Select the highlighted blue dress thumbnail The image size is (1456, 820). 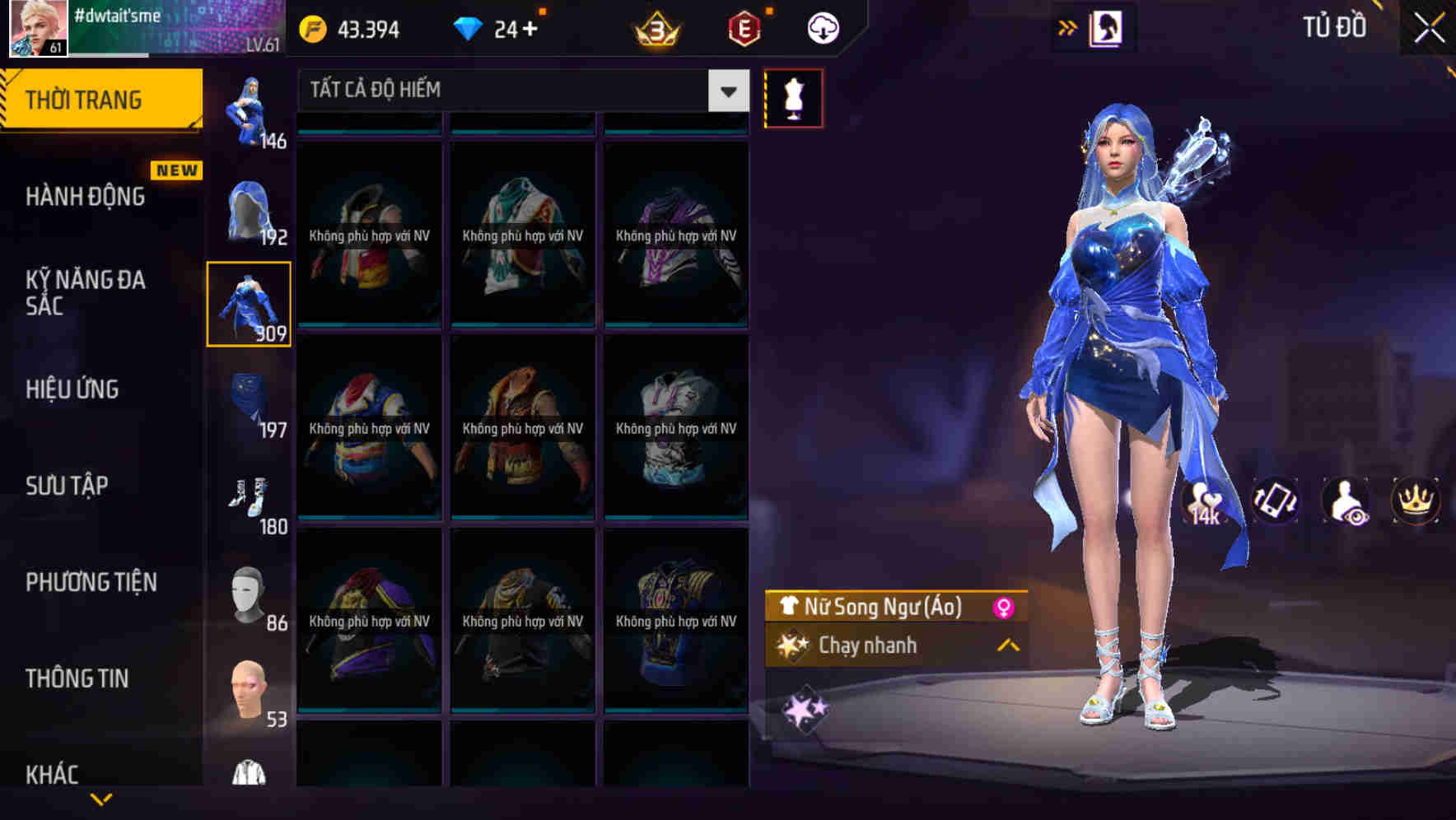(249, 303)
